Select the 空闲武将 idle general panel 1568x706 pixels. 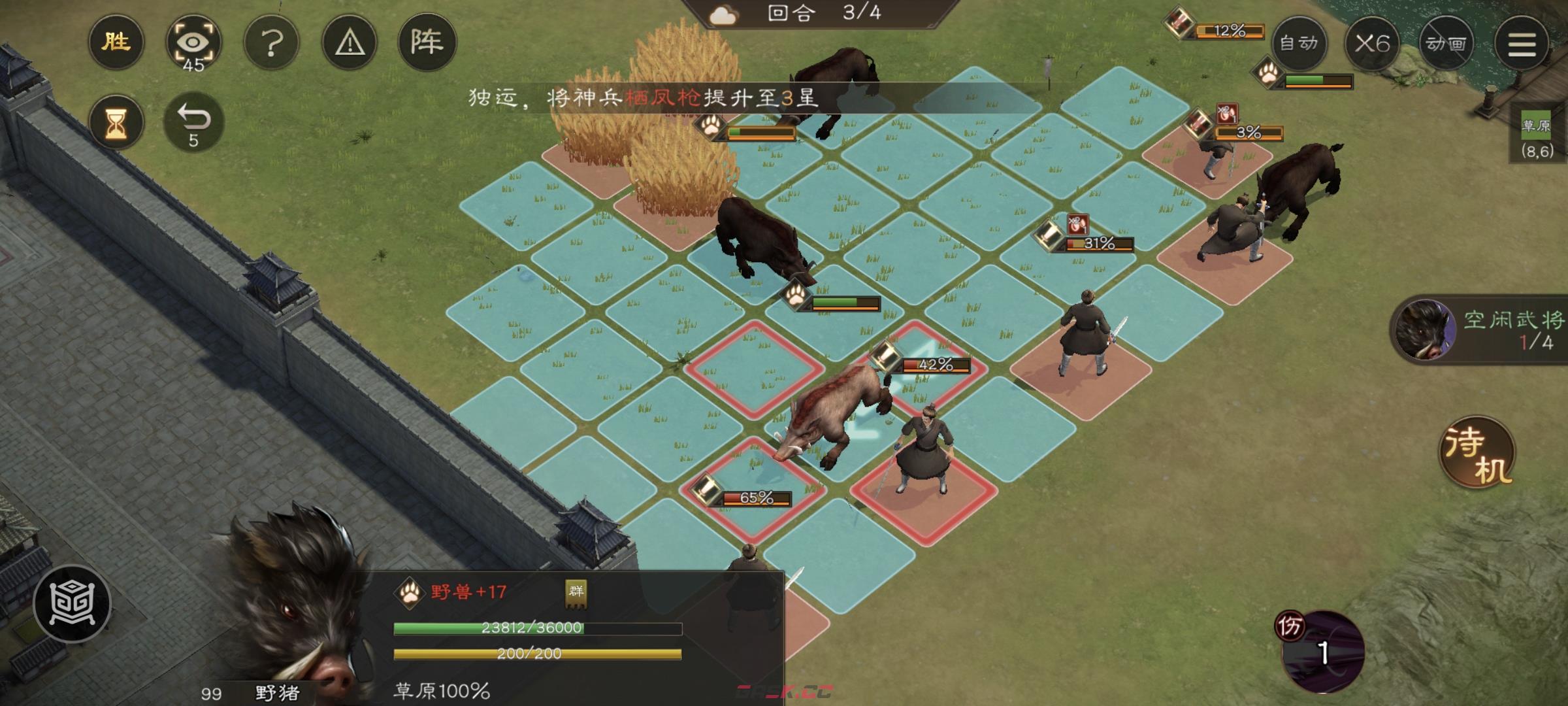pos(1480,329)
